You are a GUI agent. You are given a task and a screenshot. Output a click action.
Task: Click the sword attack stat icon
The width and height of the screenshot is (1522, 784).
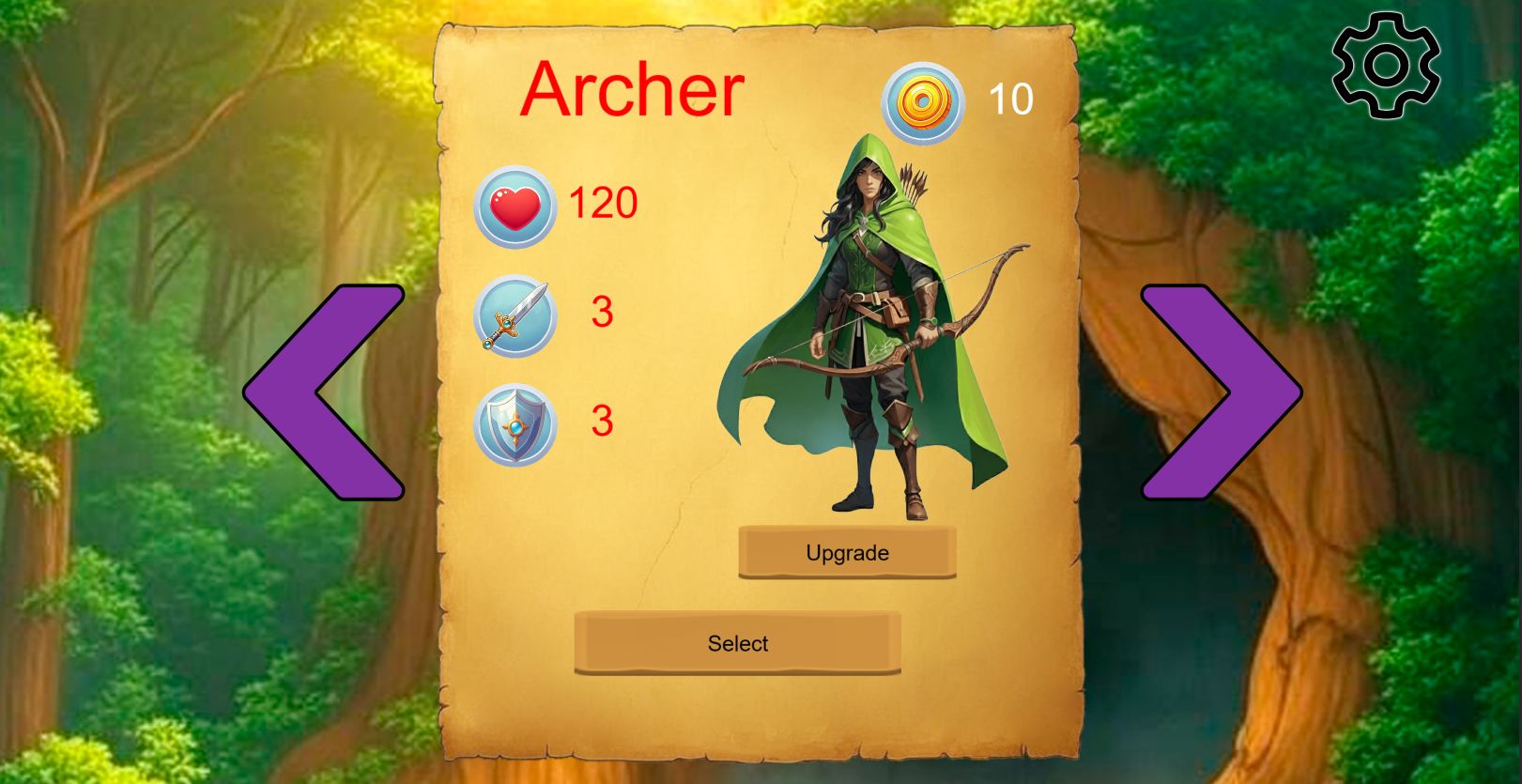pyautogui.click(x=513, y=316)
